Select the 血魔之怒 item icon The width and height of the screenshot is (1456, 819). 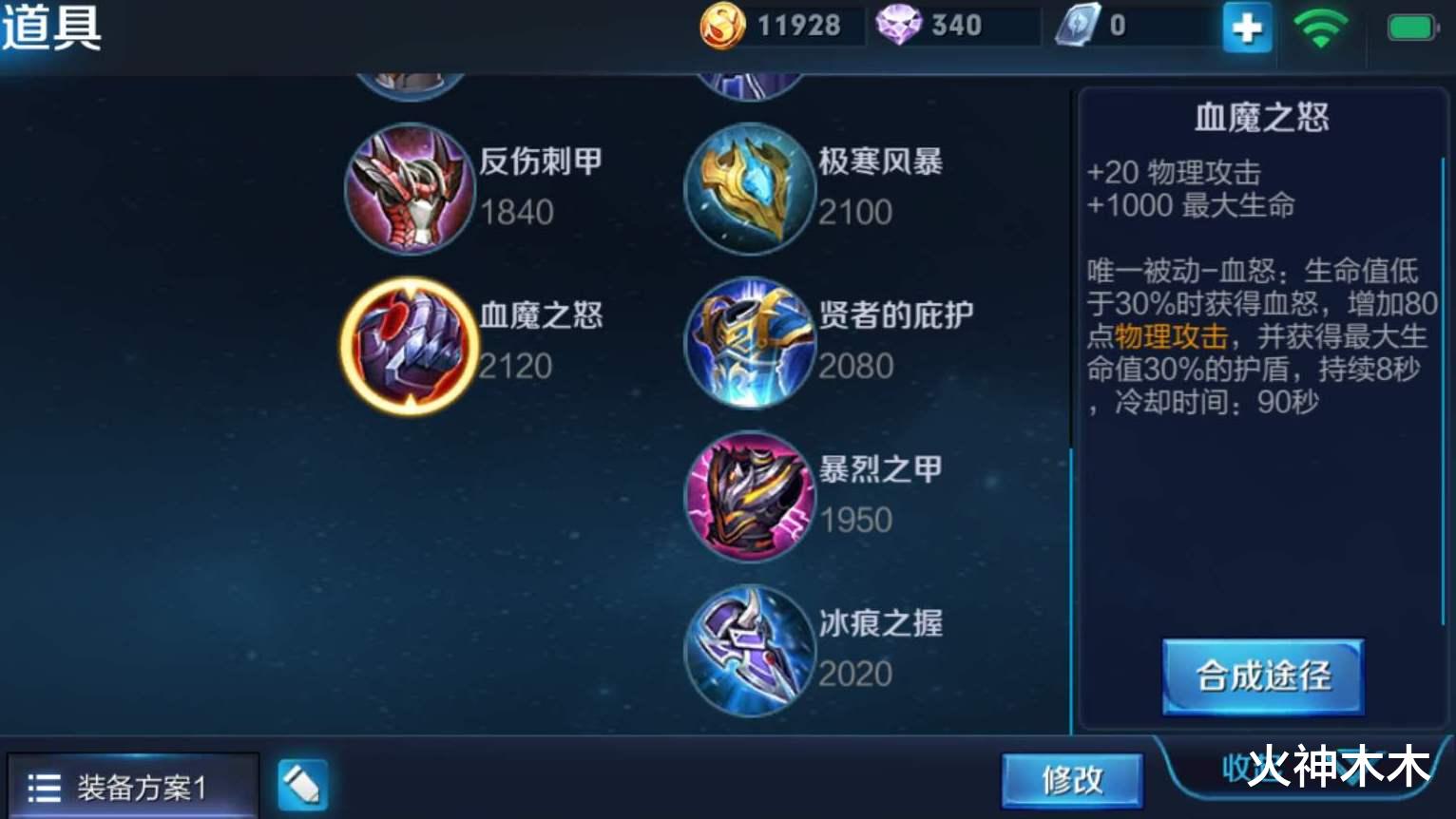410,345
